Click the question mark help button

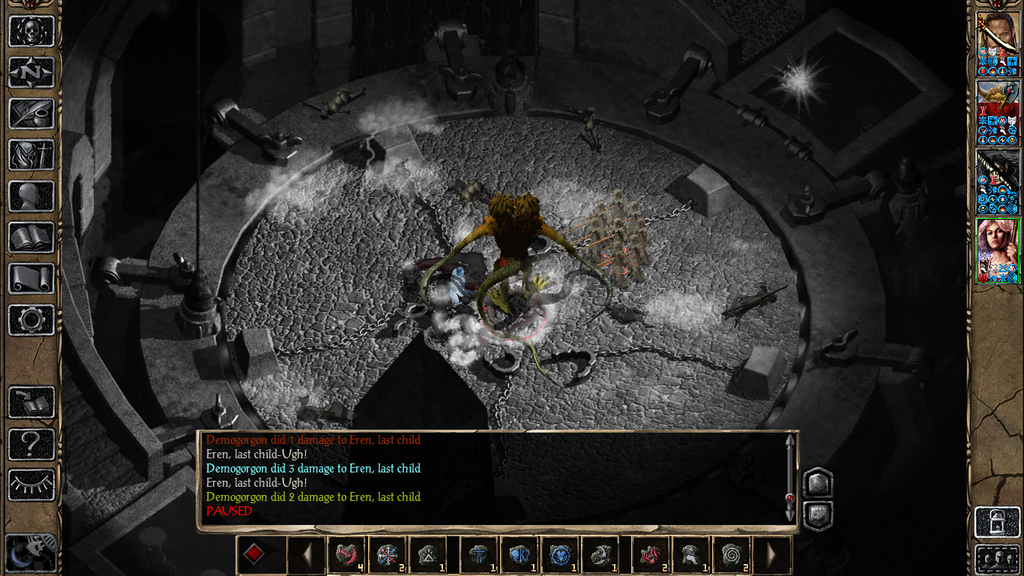(x=31, y=443)
